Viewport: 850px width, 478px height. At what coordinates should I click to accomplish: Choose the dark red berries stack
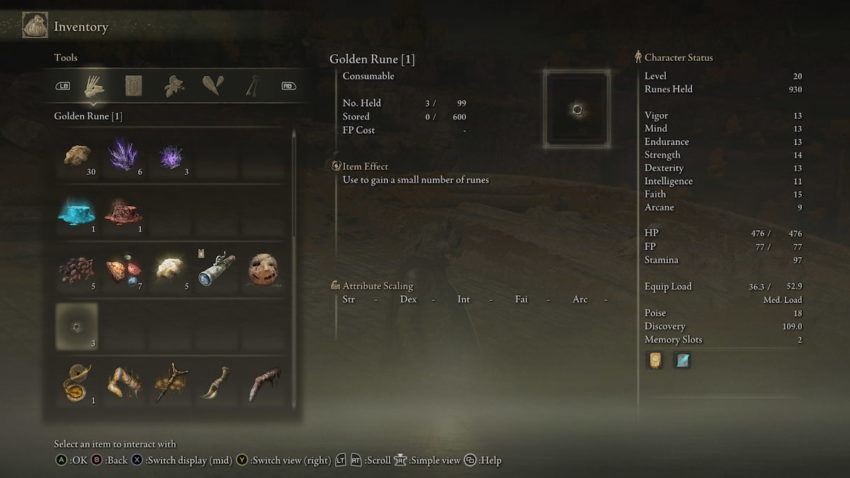(76, 268)
